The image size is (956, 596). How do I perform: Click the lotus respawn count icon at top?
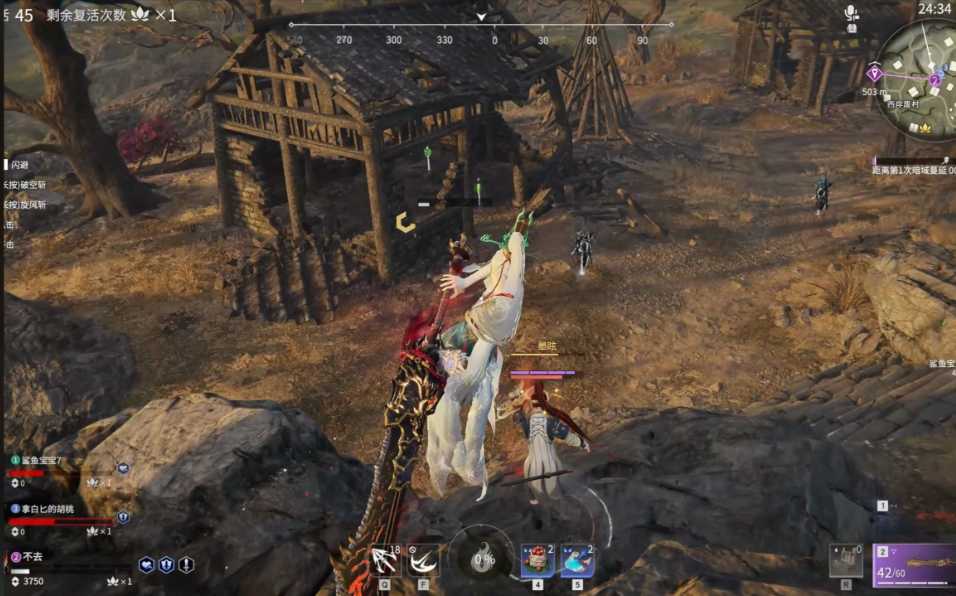[x=141, y=15]
